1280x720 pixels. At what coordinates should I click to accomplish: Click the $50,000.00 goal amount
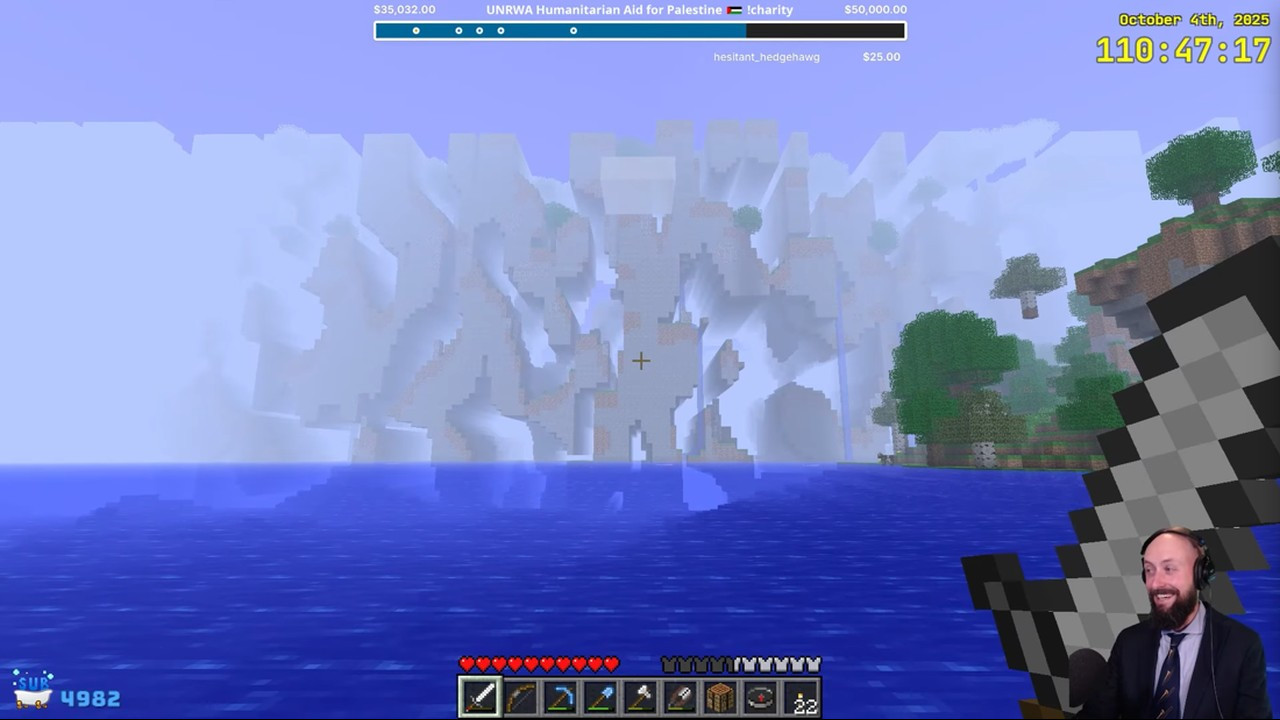tap(876, 9)
